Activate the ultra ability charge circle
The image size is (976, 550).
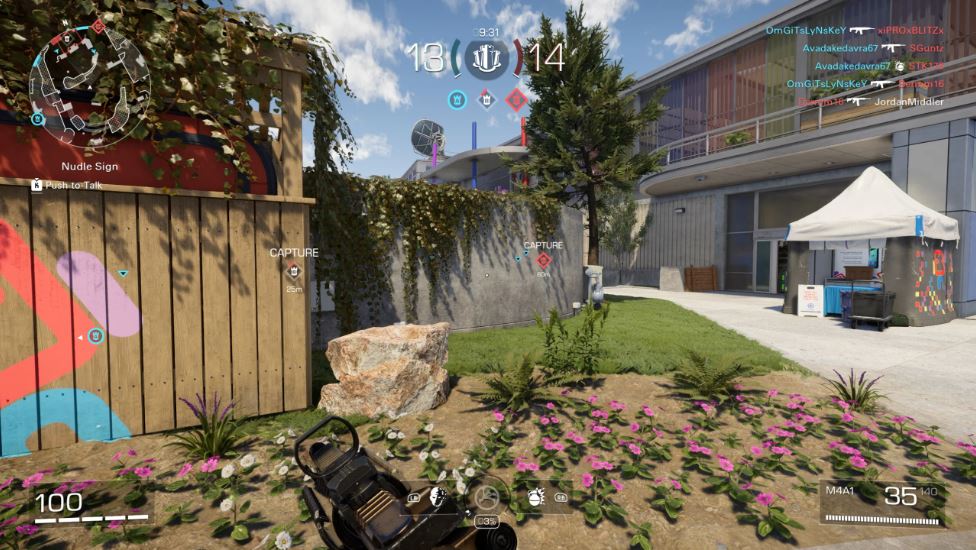coord(487,497)
